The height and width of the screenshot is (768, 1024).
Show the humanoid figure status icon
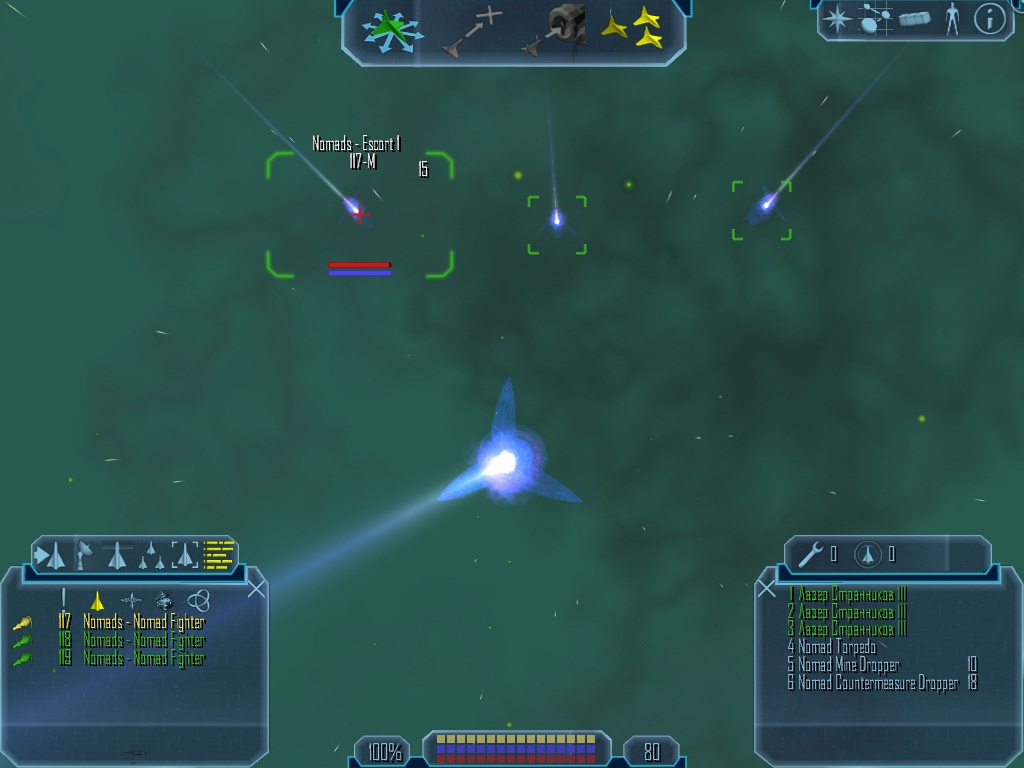point(952,19)
